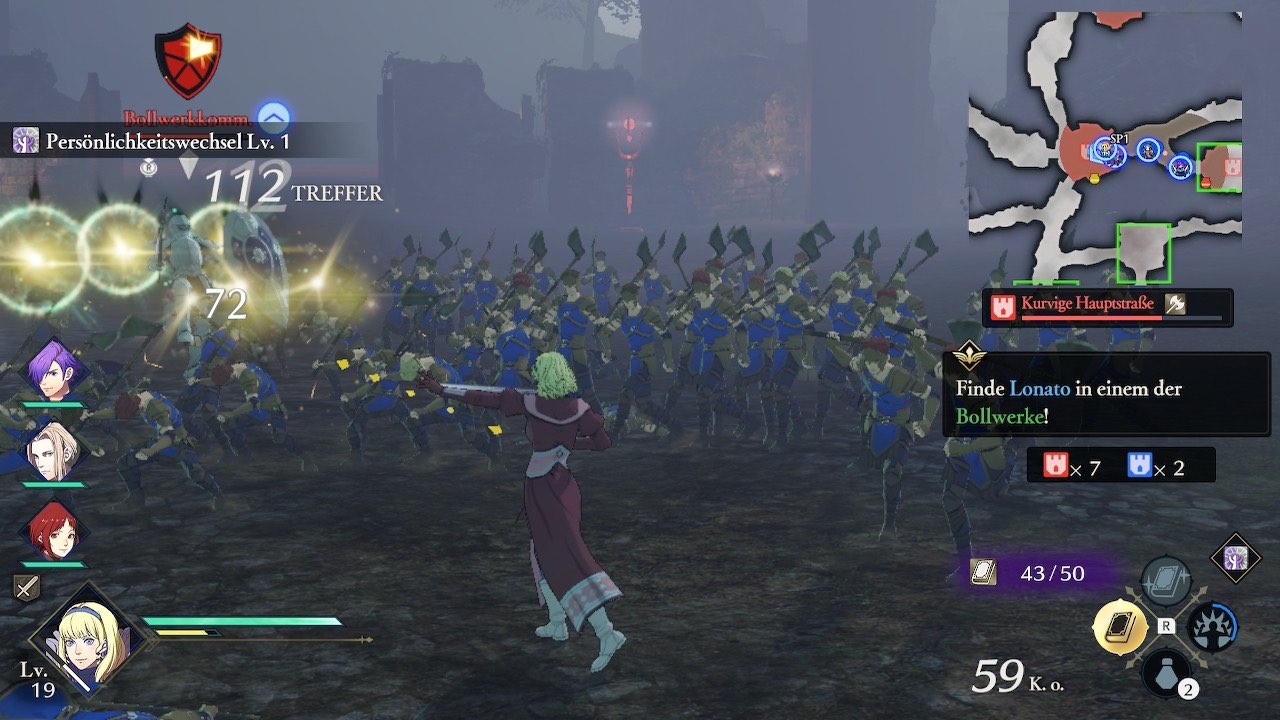
Task: Select the golden spellbook combat art
Action: 1119,627
